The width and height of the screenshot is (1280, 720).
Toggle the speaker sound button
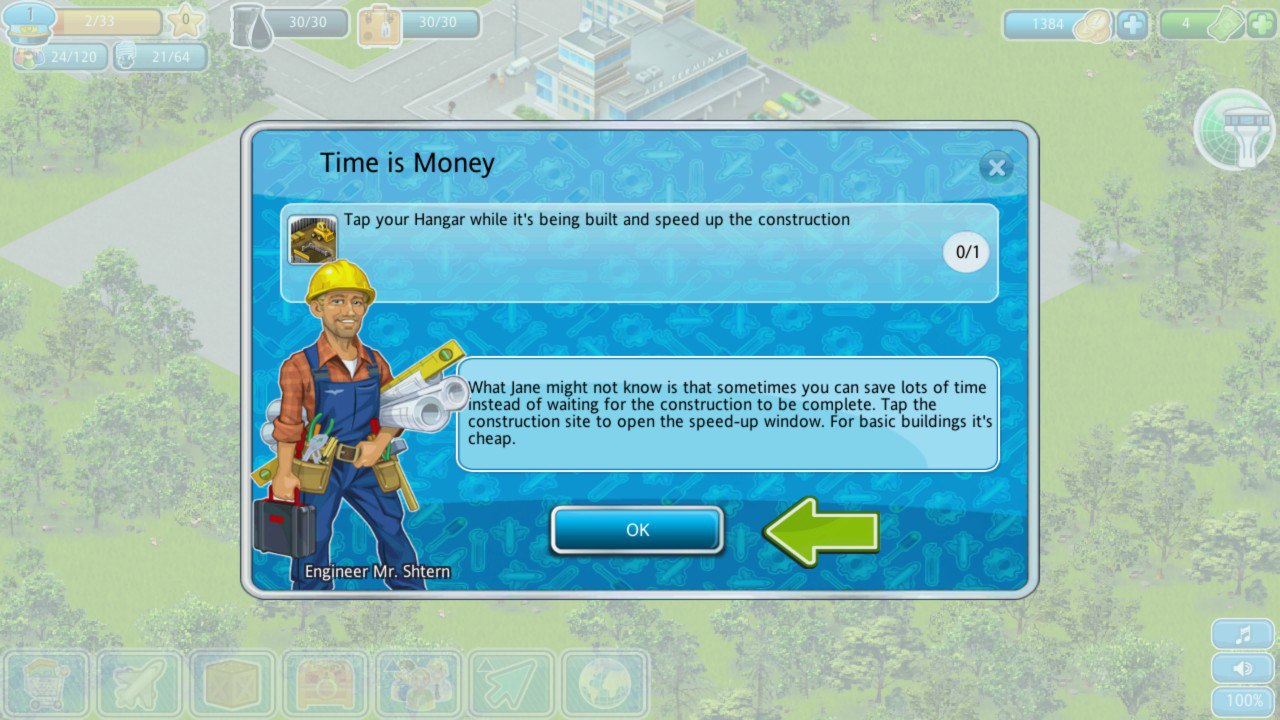coord(1243,668)
